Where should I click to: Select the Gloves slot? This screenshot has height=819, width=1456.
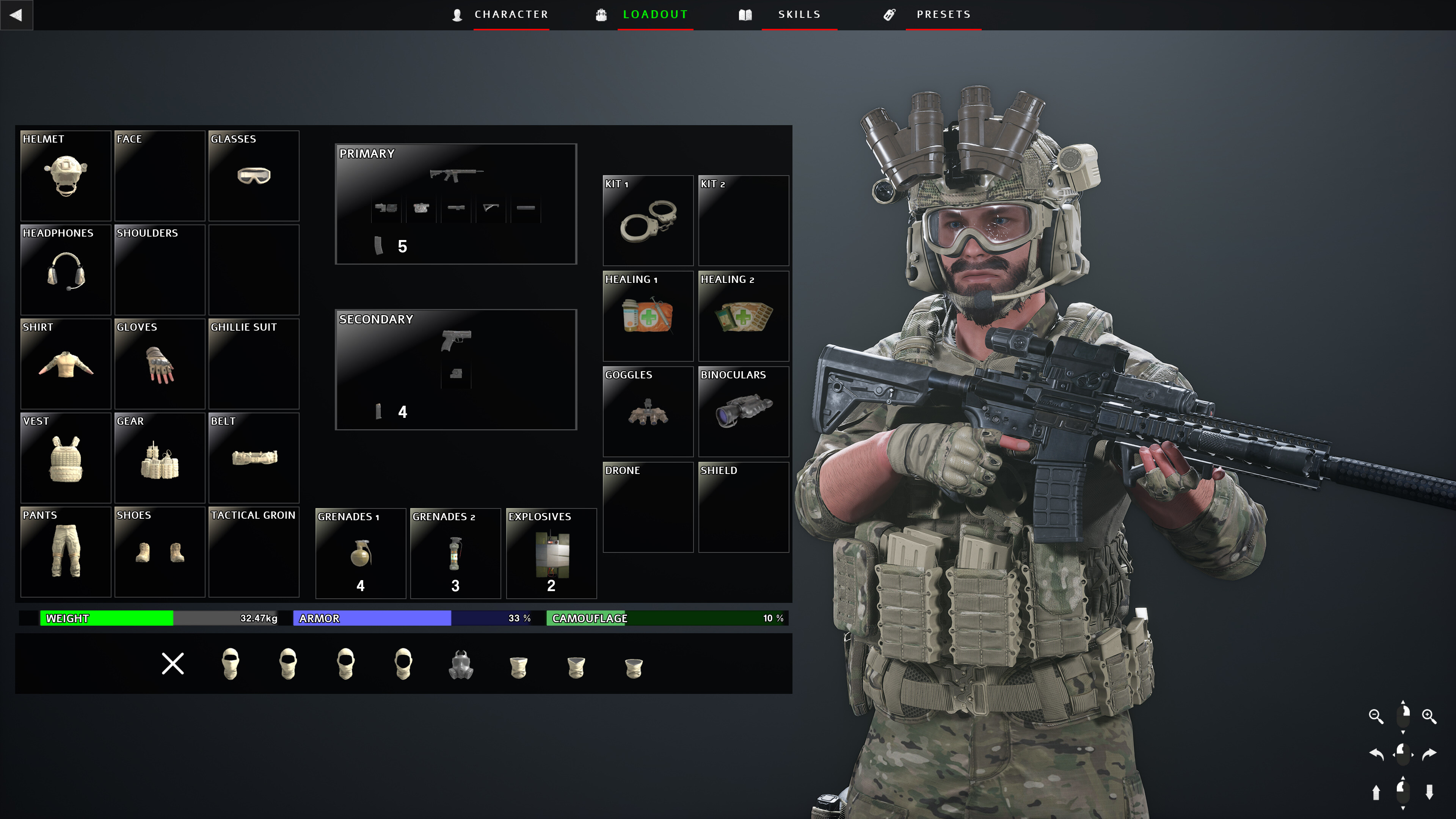(160, 364)
